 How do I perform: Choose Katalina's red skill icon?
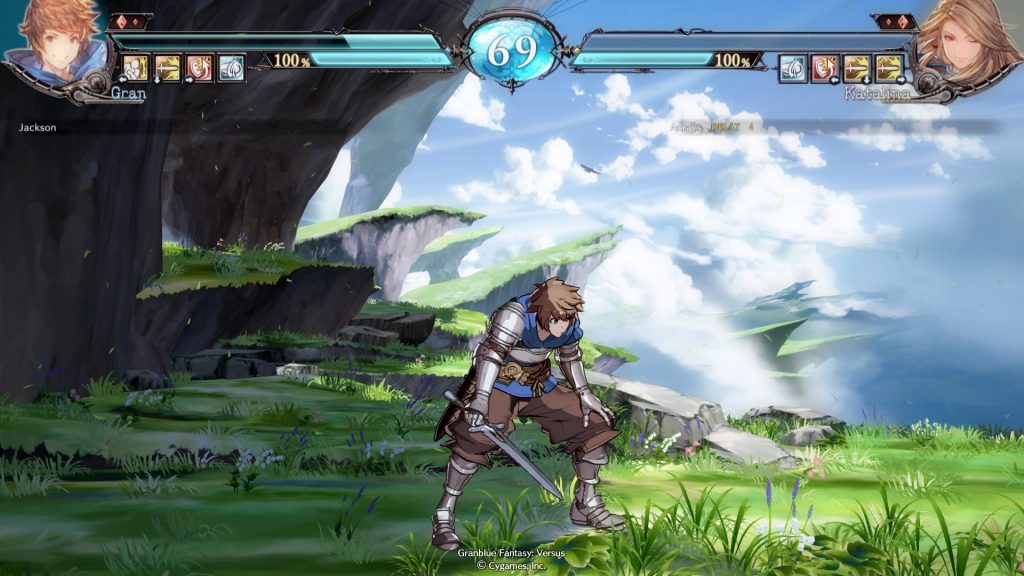coord(824,67)
